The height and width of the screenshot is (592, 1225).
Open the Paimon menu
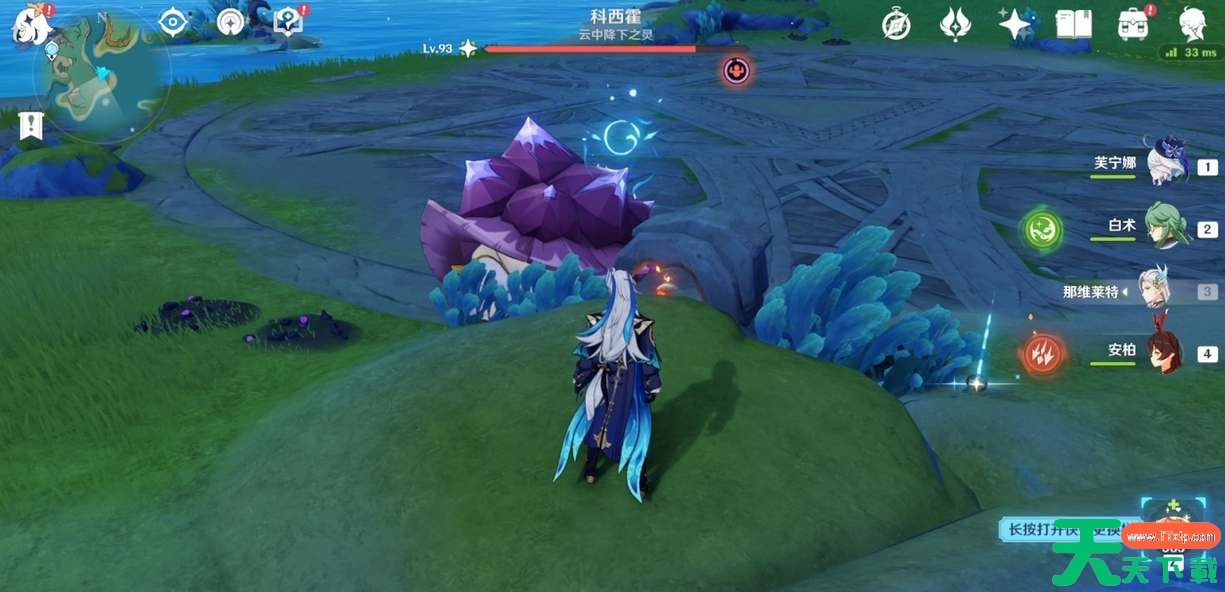click(x=30, y=26)
